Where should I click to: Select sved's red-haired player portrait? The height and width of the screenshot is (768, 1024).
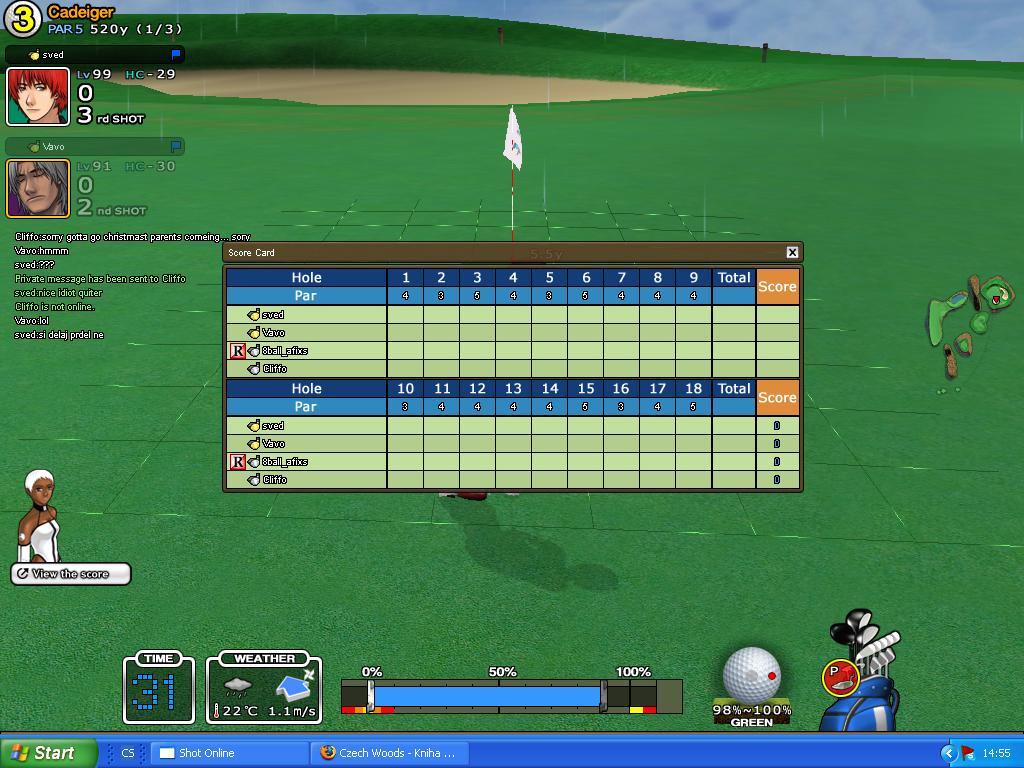pos(38,97)
